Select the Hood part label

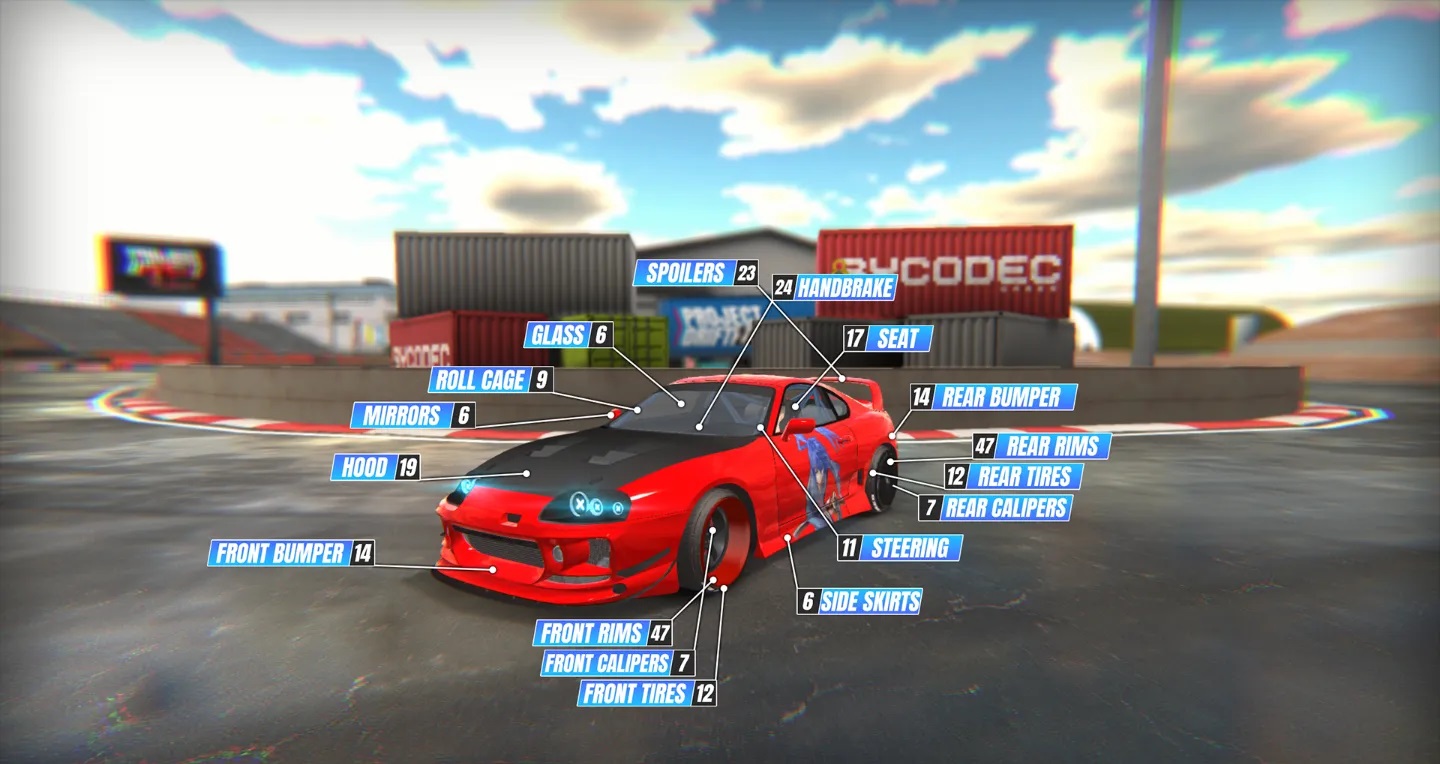[x=364, y=467]
